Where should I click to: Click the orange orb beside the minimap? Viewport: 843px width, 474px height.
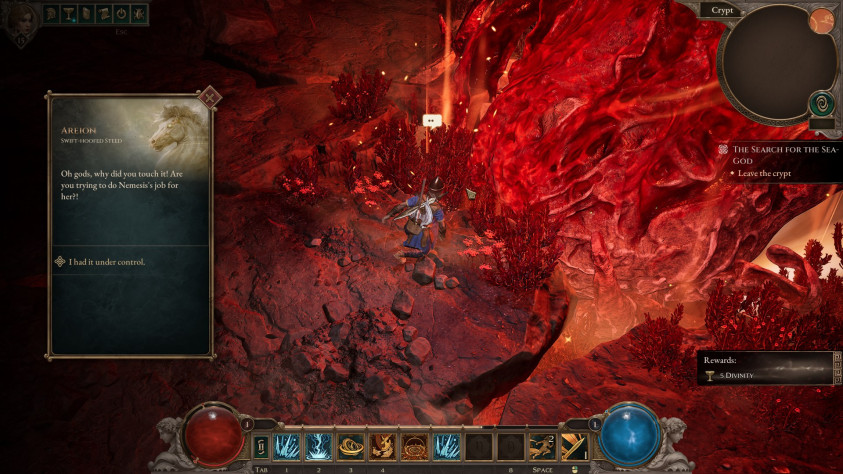821,20
